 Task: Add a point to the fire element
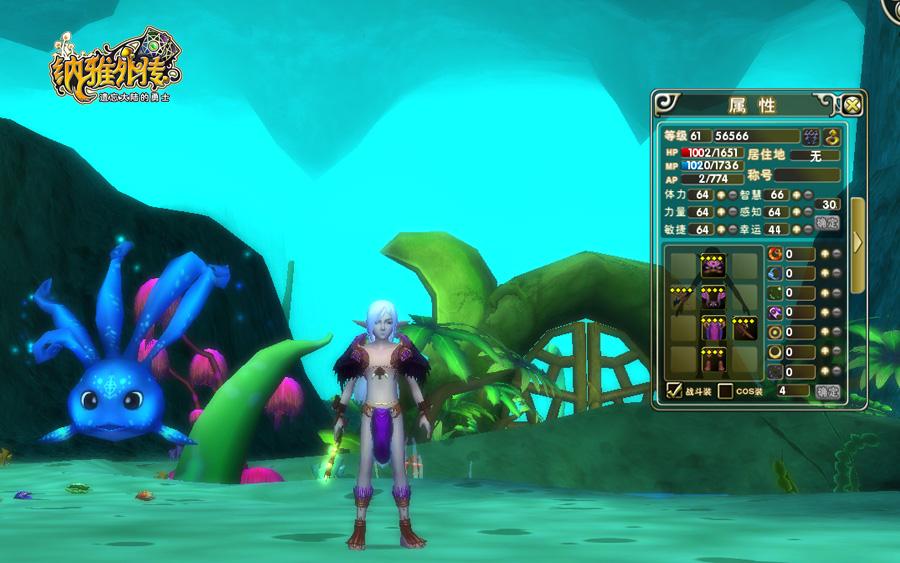tap(825, 254)
